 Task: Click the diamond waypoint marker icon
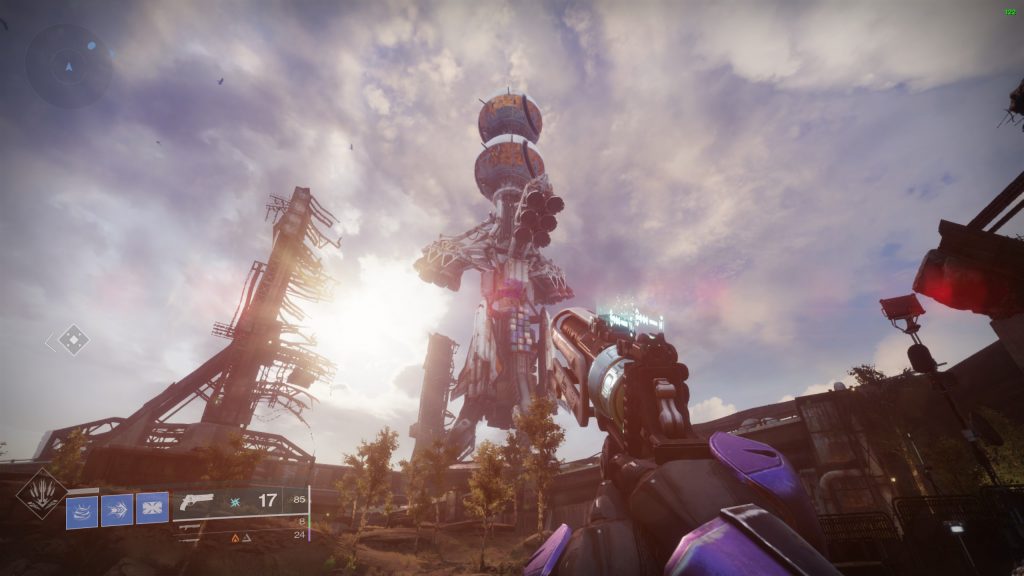click(x=72, y=340)
